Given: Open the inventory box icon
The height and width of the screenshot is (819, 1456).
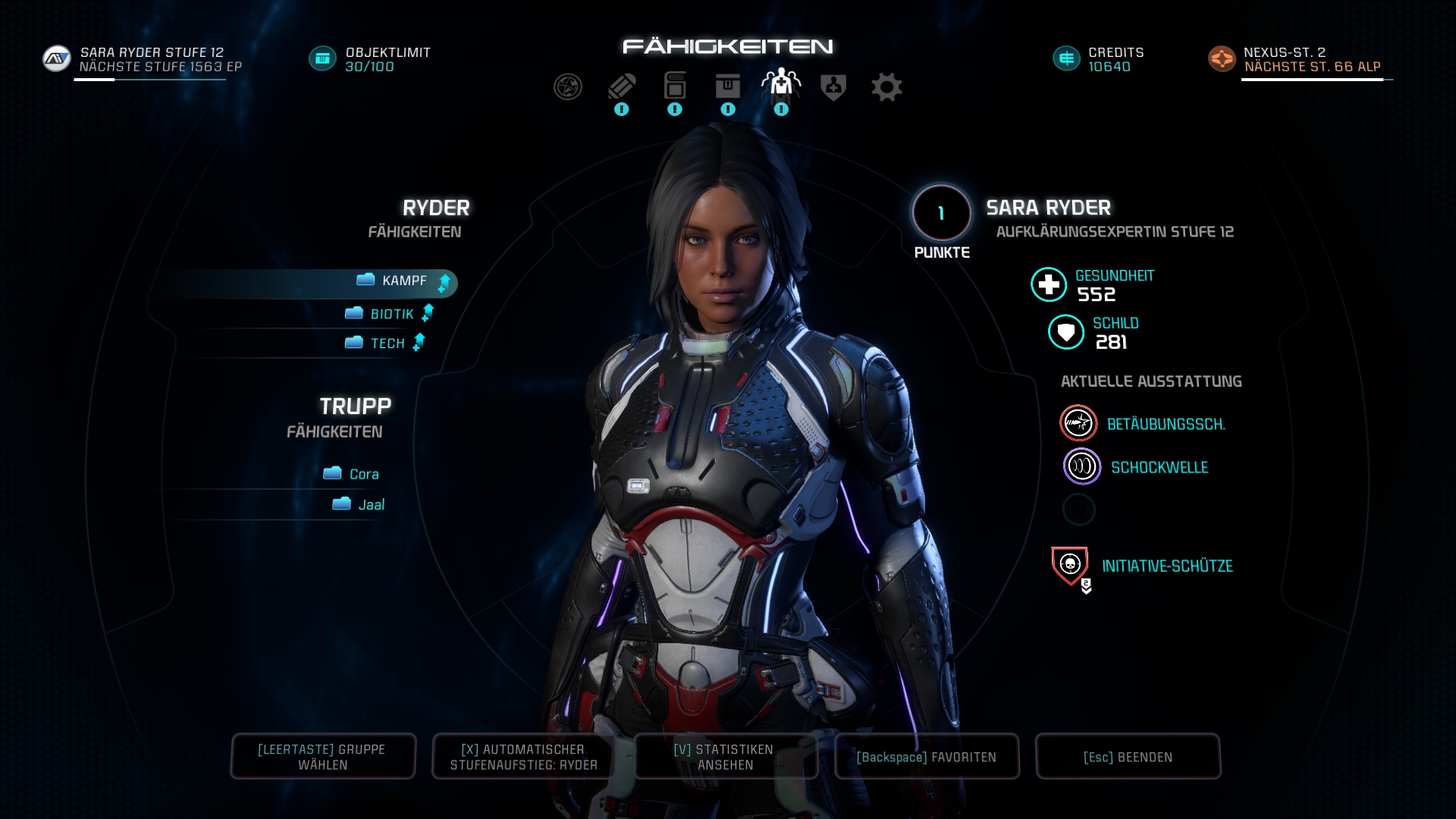Looking at the screenshot, I should tap(728, 86).
